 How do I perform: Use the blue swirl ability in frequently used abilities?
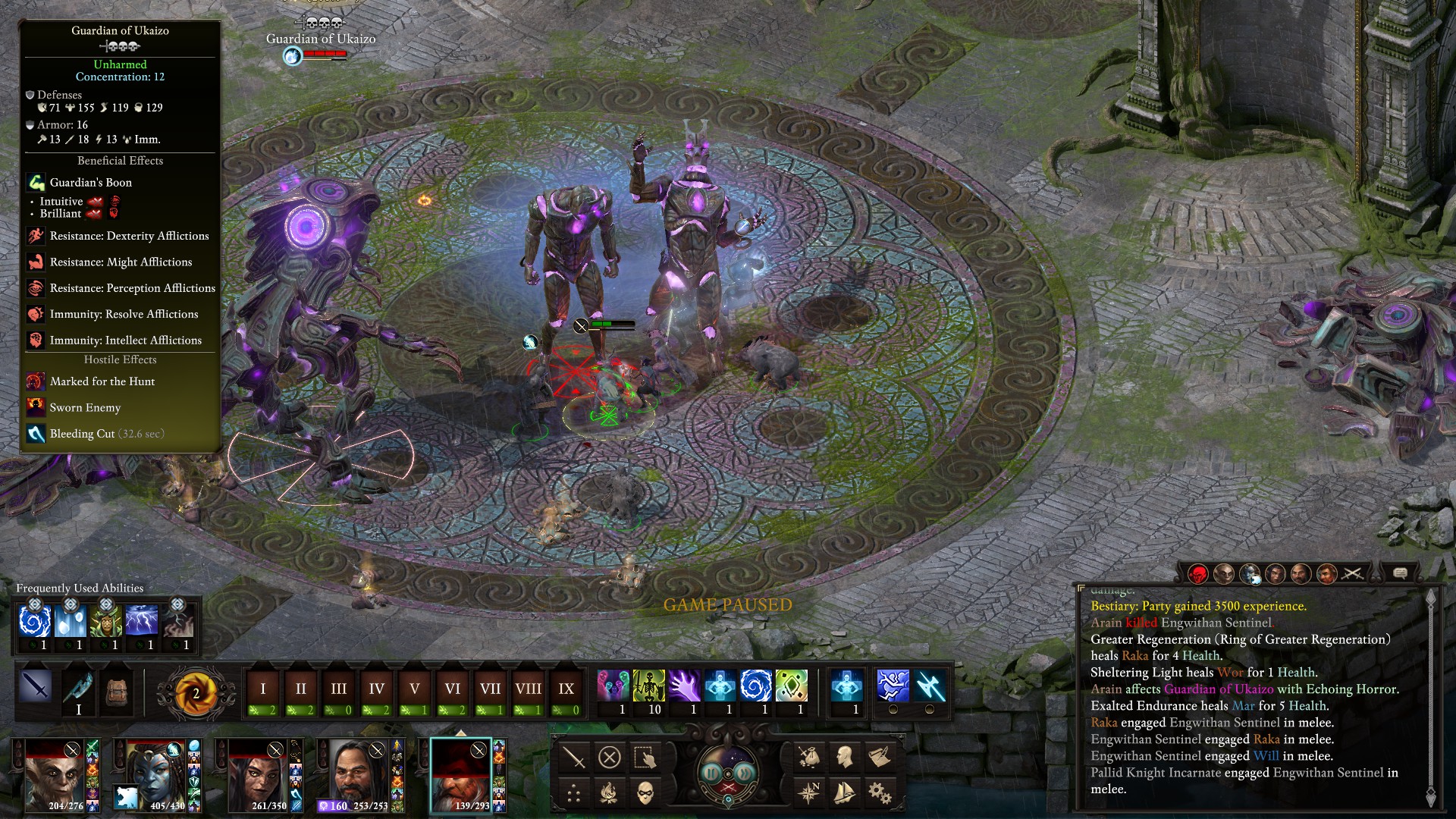[x=34, y=621]
